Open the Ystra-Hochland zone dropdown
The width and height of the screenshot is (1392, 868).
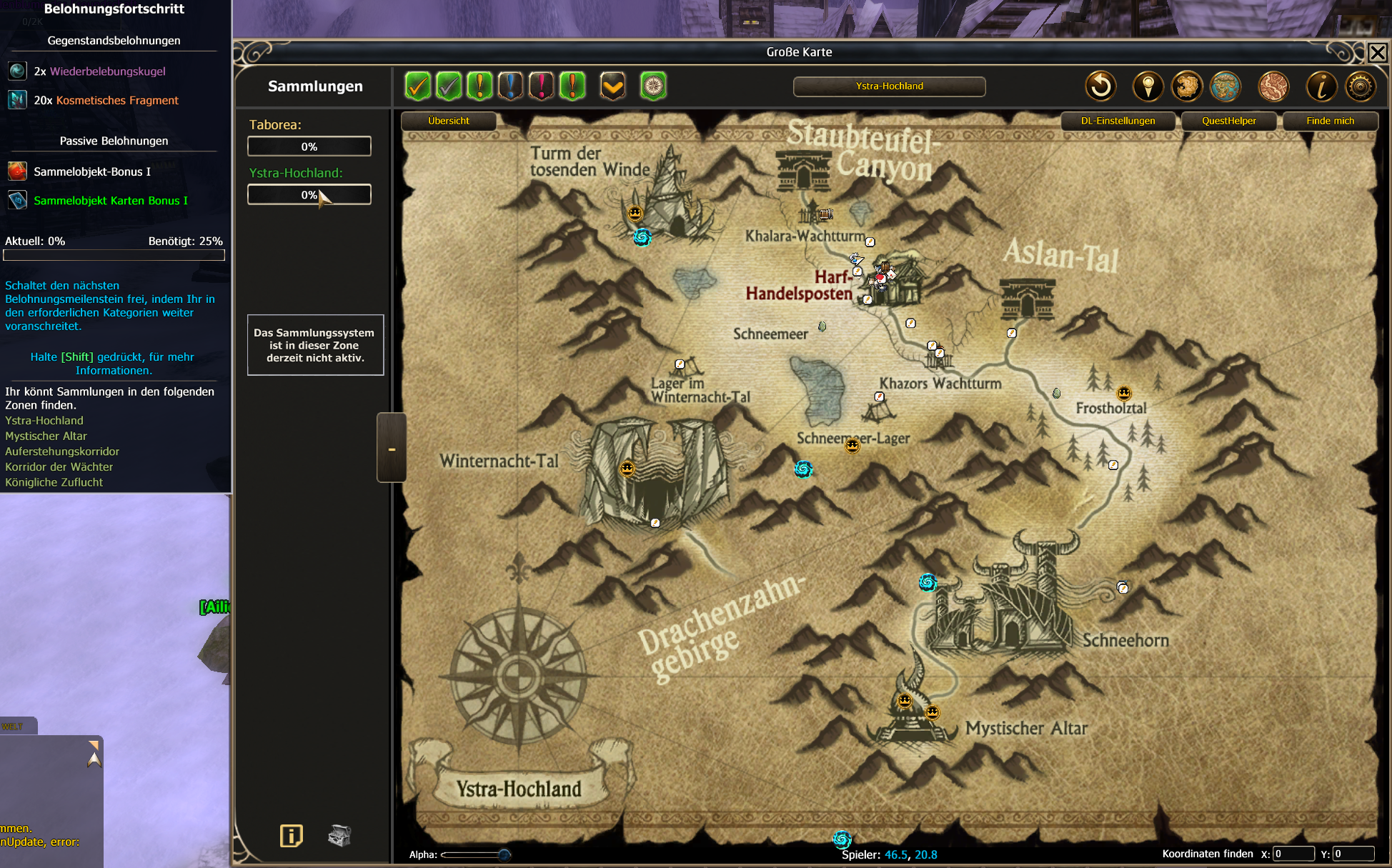[x=889, y=86]
